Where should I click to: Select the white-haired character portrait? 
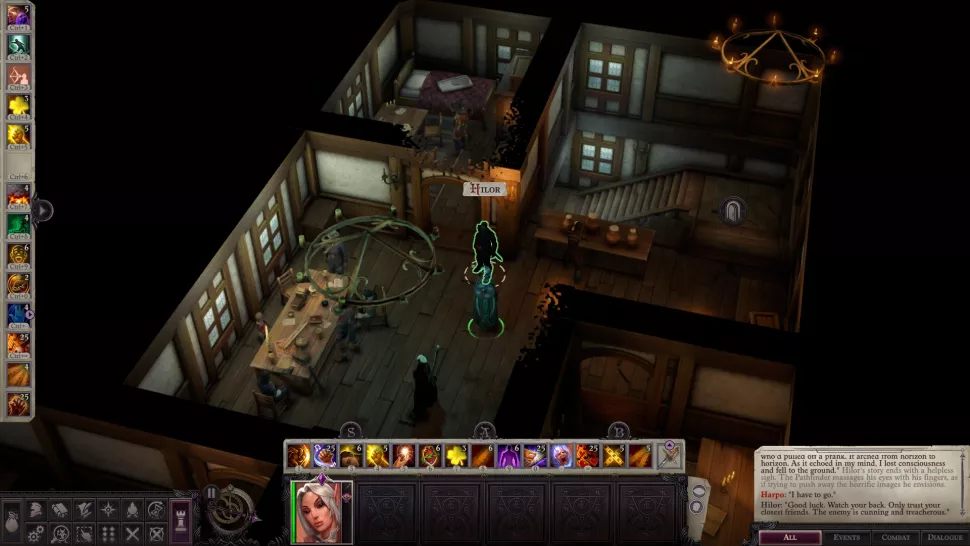pos(318,509)
